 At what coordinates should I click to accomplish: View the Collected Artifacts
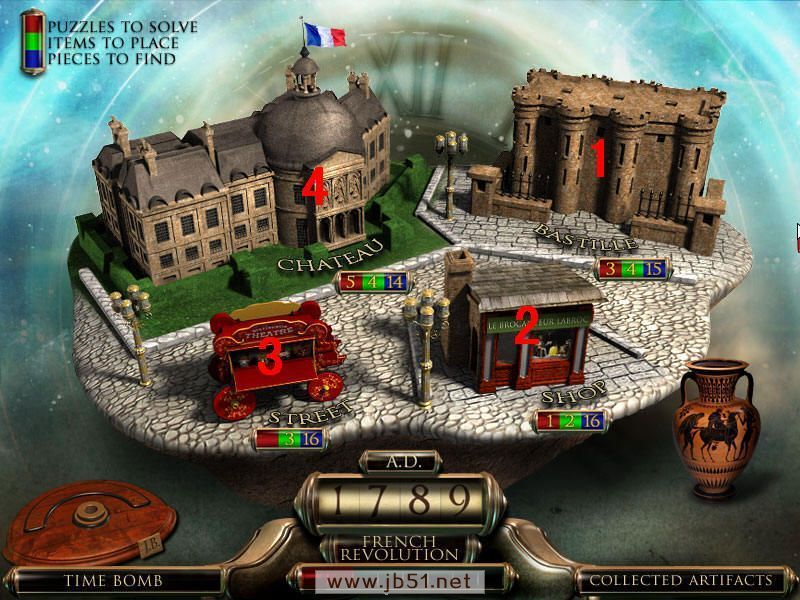(x=680, y=580)
